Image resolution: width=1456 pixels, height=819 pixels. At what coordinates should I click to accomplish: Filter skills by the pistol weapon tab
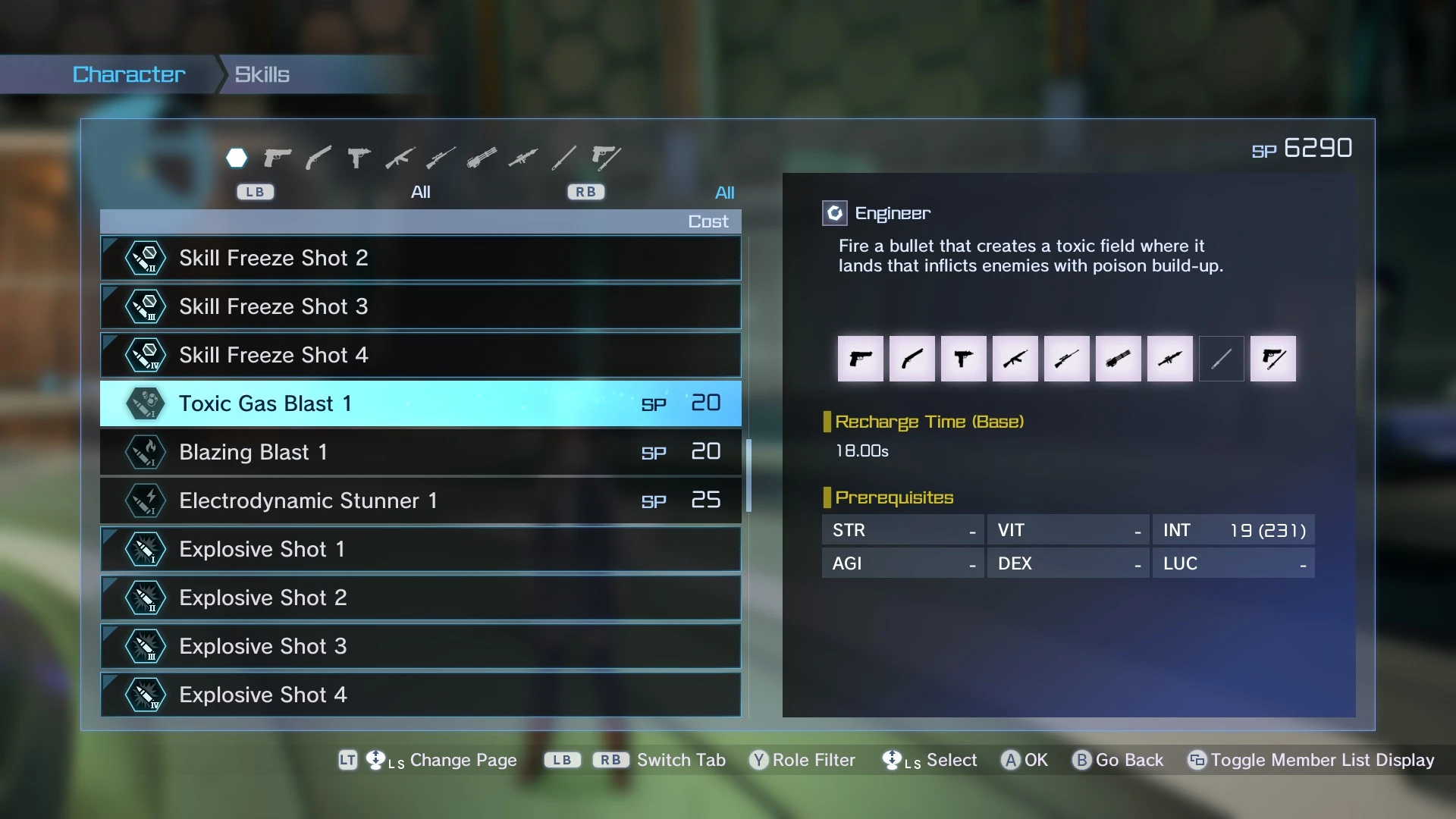click(278, 158)
